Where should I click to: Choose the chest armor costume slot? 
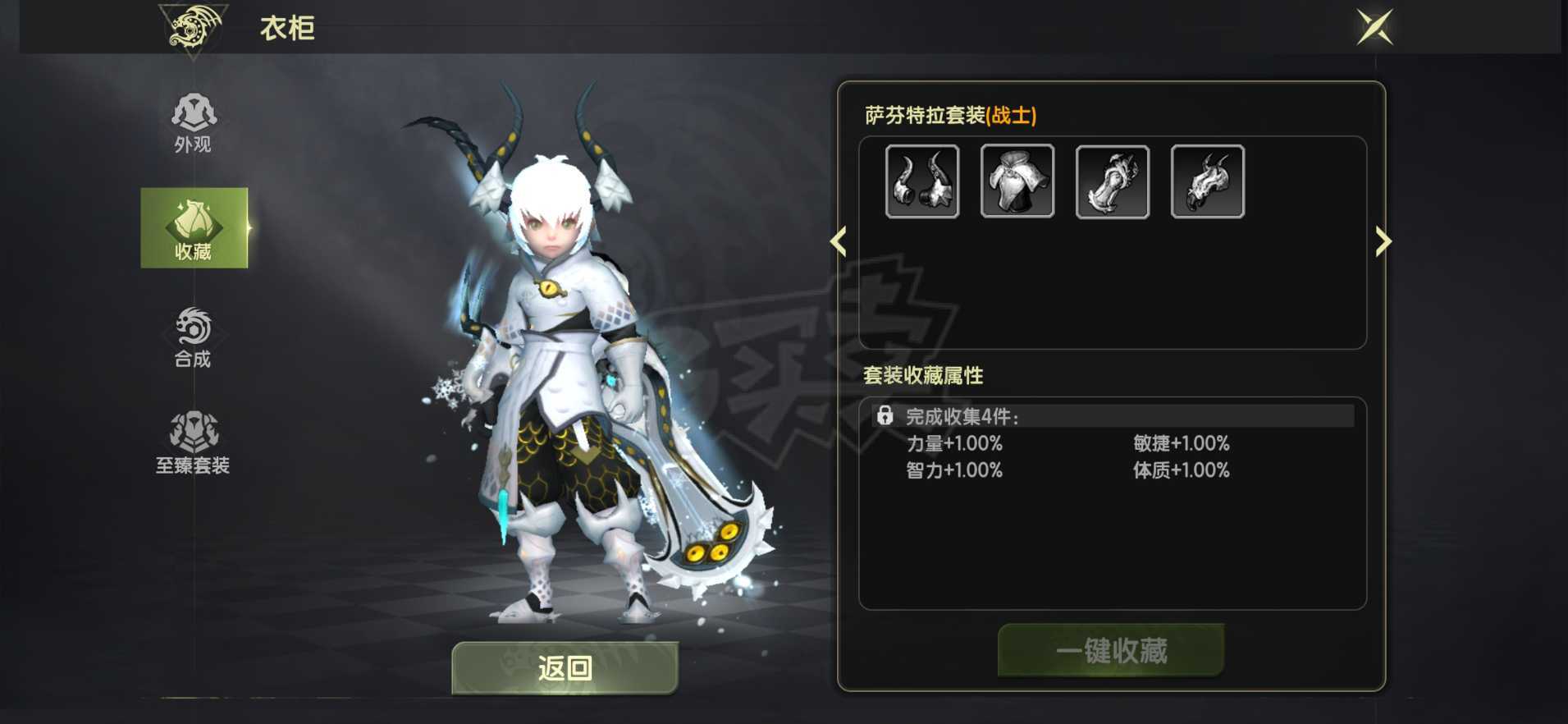[1017, 181]
